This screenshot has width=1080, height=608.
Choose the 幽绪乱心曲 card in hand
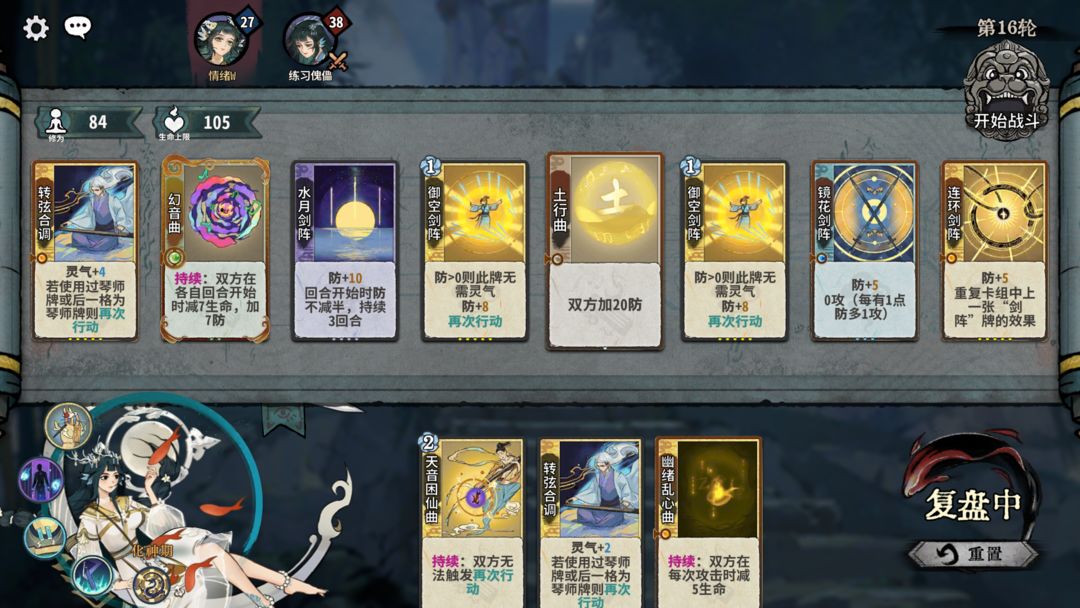click(708, 522)
